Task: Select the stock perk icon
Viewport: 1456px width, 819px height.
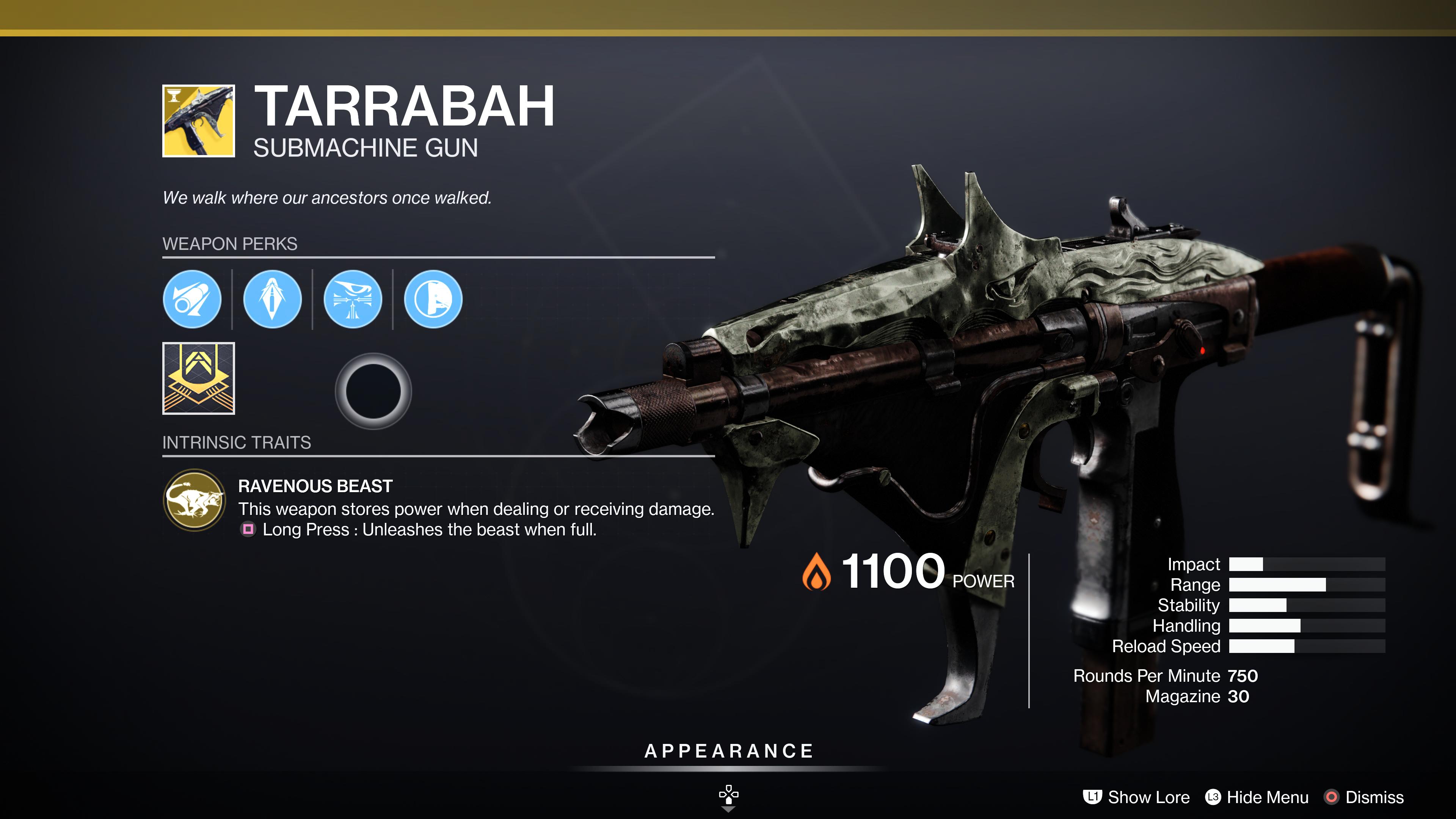Action: 433,299
